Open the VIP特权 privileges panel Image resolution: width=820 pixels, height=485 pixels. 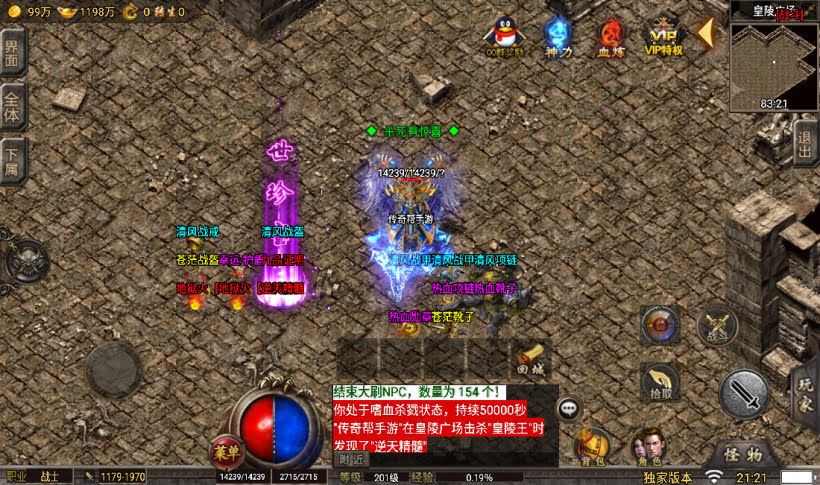click(x=663, y=36)
